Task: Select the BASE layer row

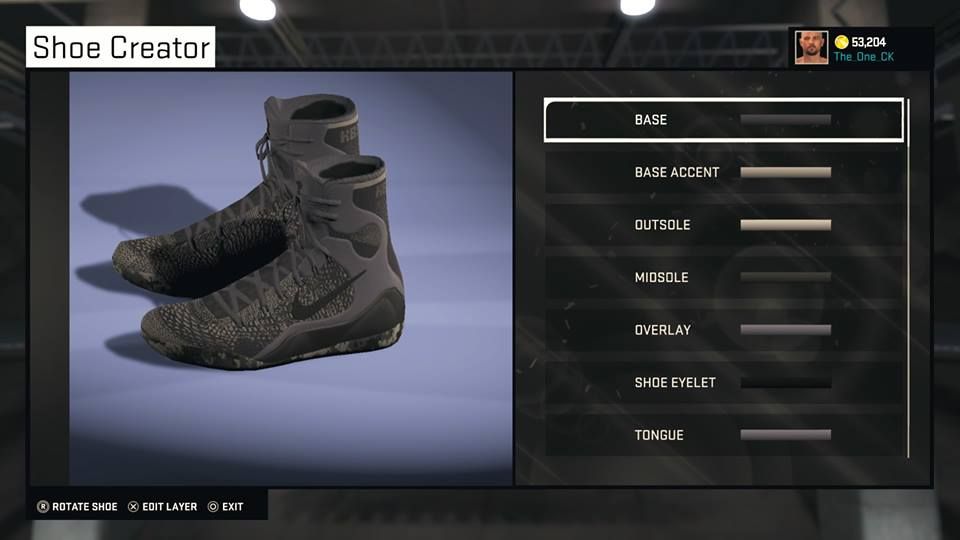Action: point(723,120)
